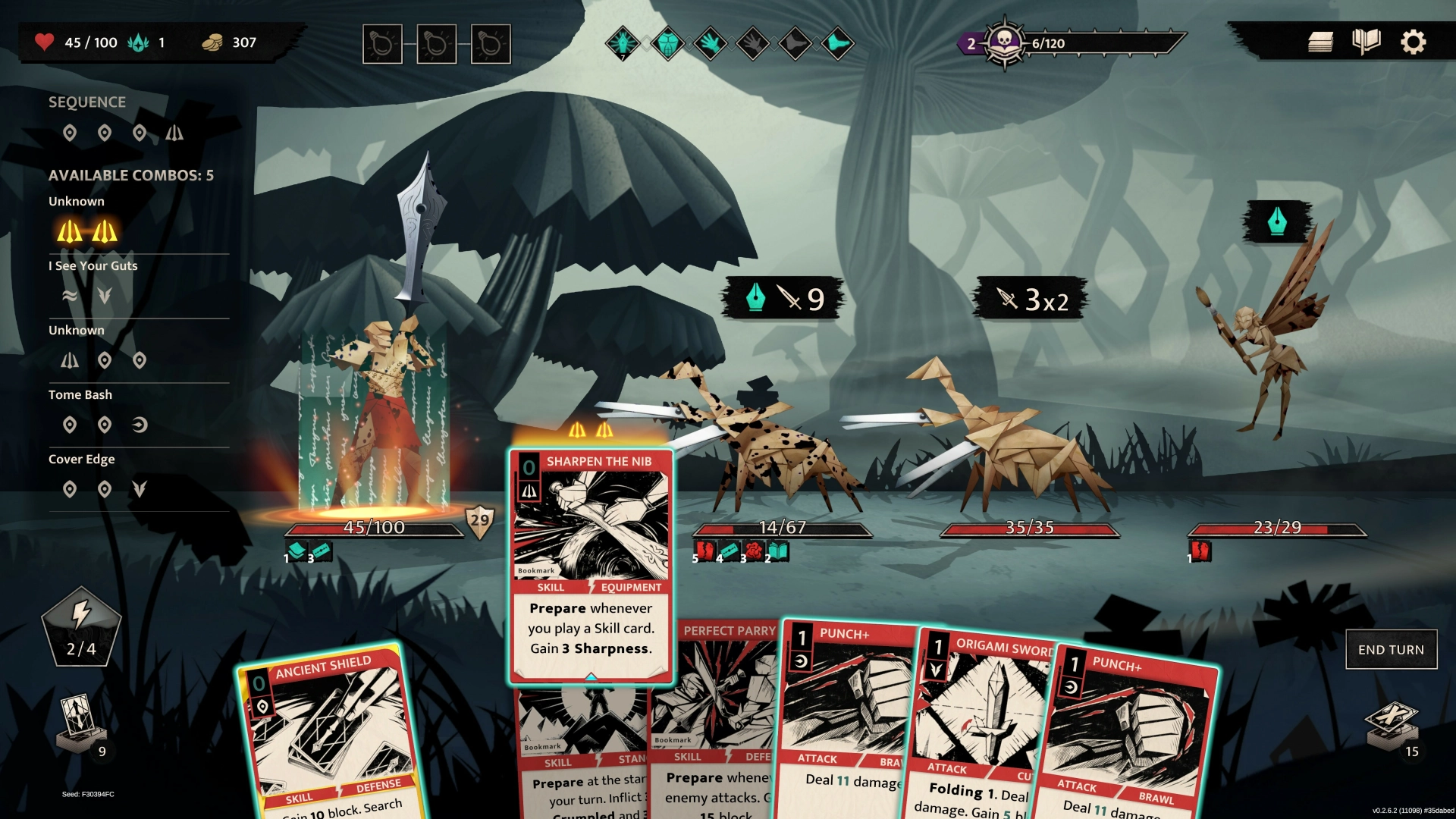
Task: Open the settings gear menu
Action: [1413, 42]
